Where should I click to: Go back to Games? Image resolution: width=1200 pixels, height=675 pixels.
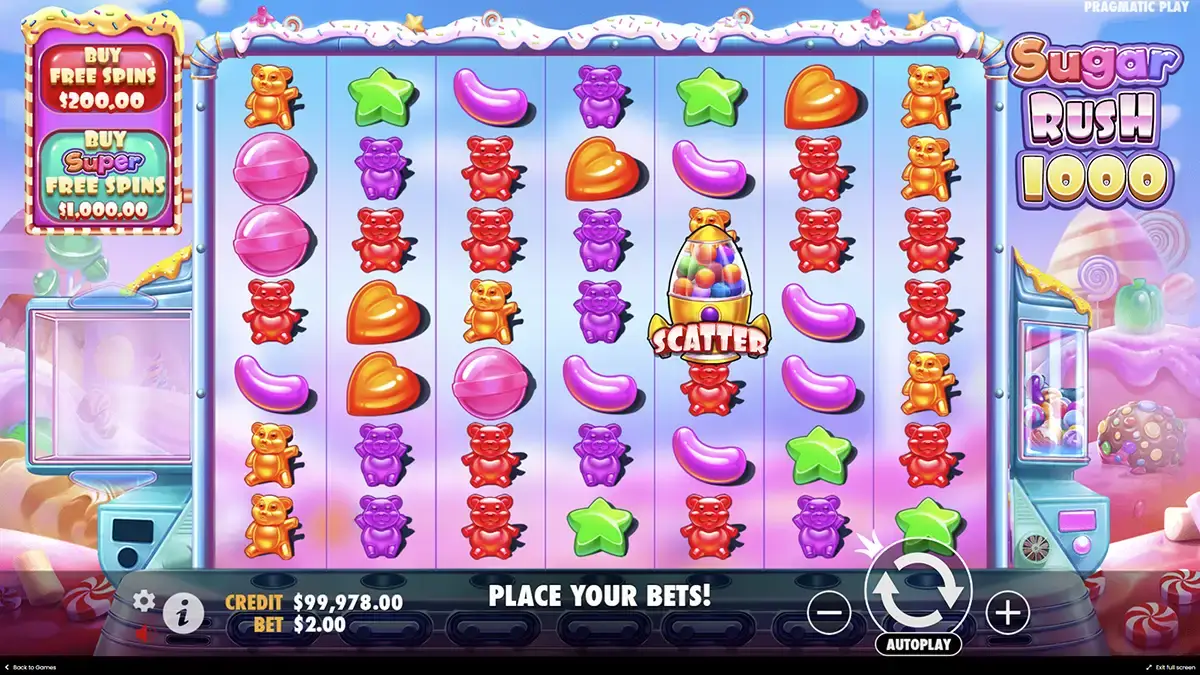[x=30, y=667]
